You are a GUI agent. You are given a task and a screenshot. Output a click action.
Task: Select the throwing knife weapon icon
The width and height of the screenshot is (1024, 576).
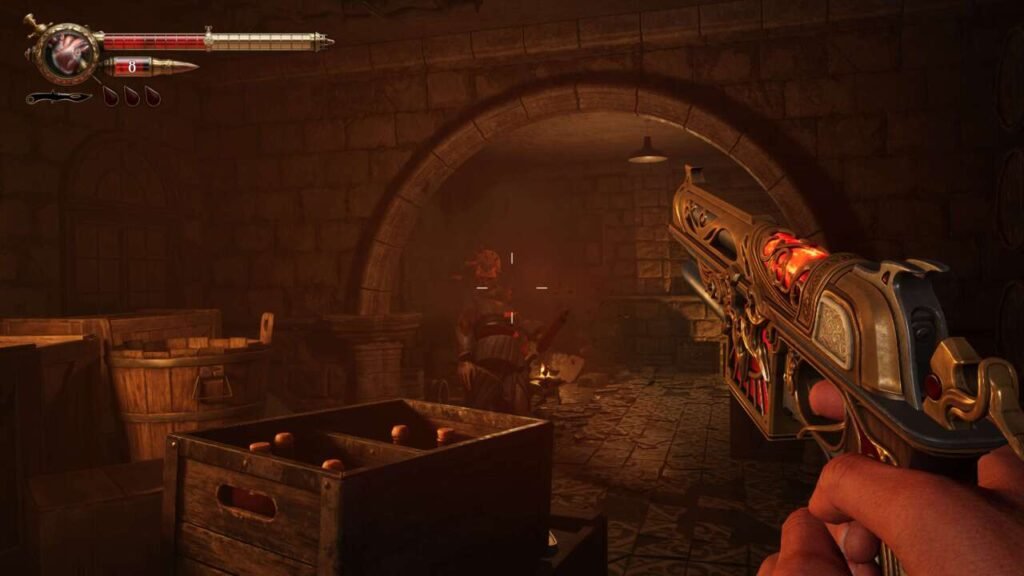pos(58,97)
